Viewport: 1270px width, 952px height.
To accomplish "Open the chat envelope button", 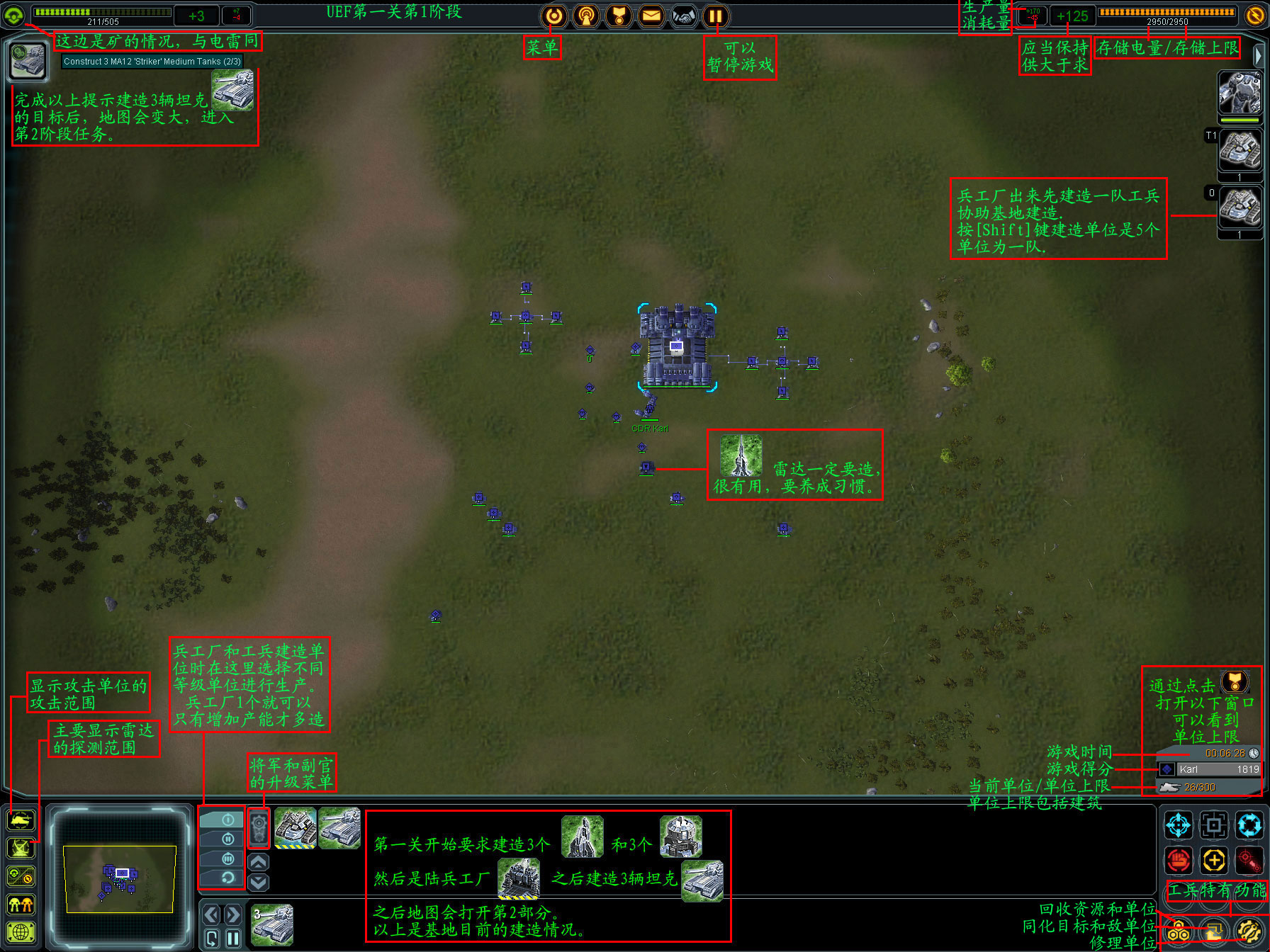I will [x=651, y=16].
